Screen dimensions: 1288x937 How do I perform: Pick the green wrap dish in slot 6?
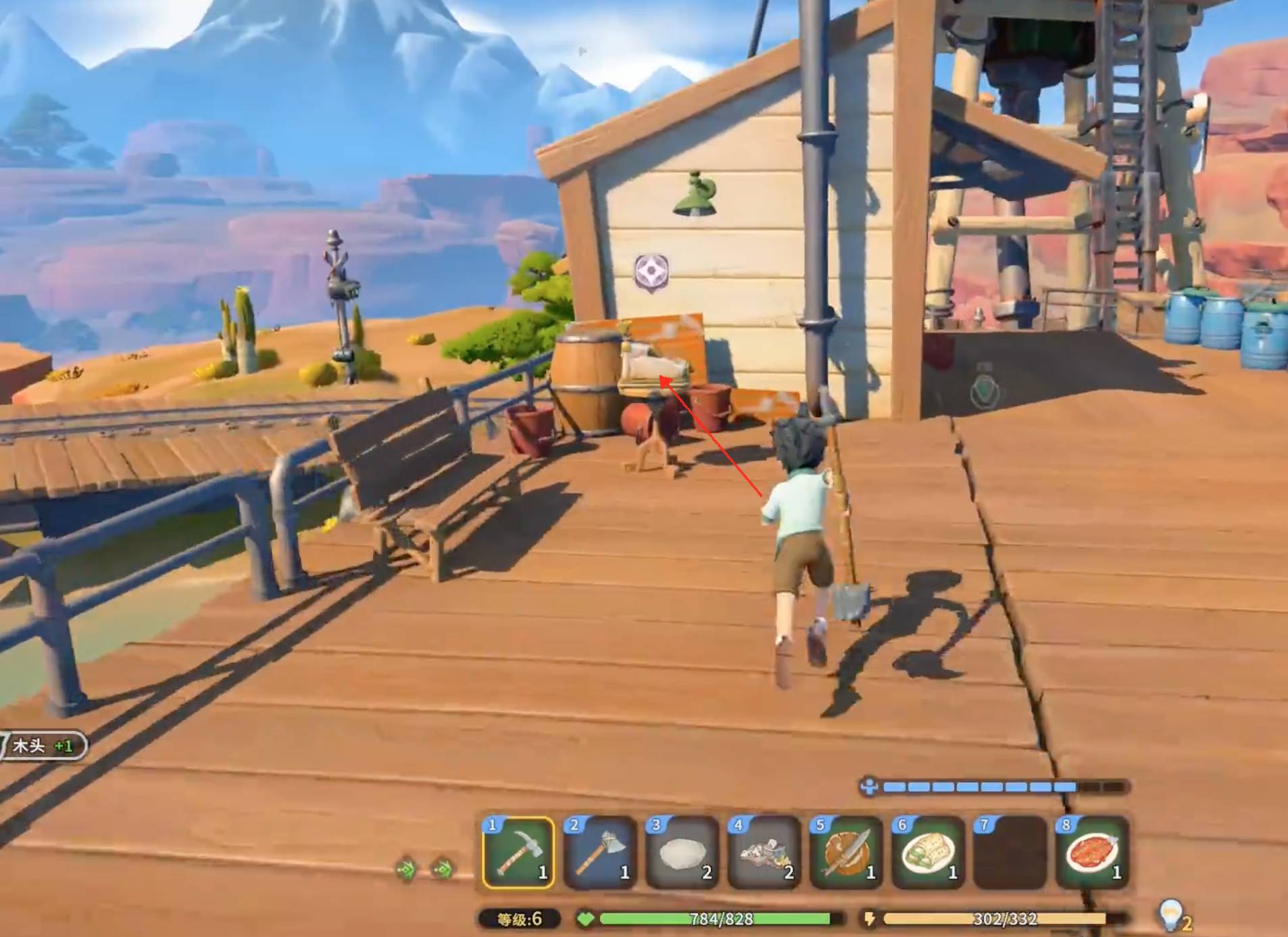pos(928,852)
